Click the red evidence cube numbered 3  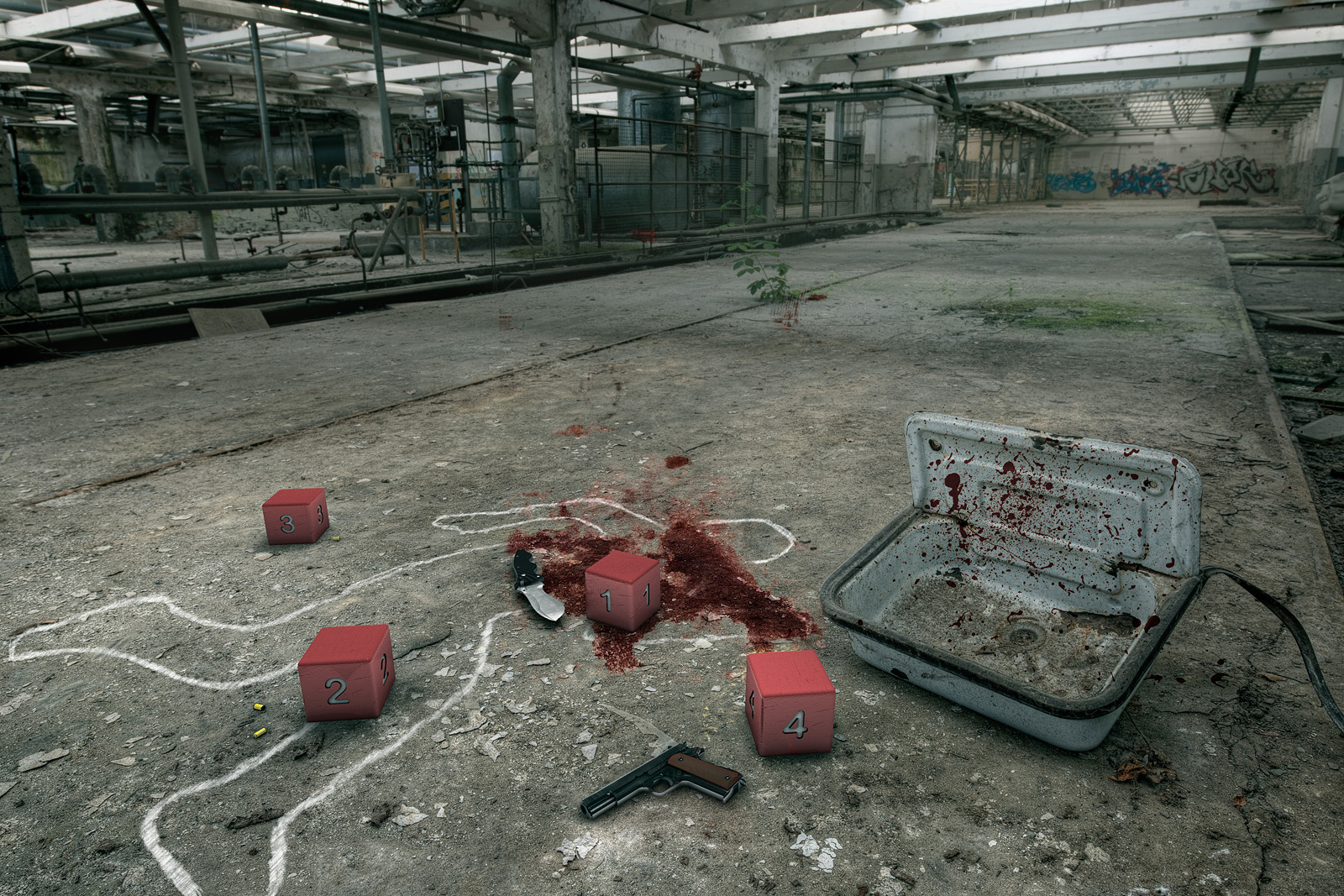[295, 516]
